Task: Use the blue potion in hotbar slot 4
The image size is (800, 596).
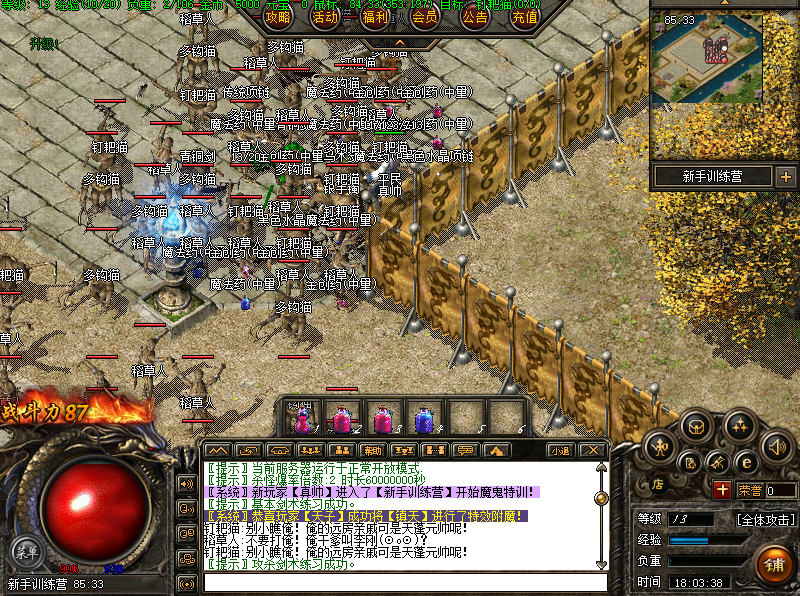Action: pos(424,417)
